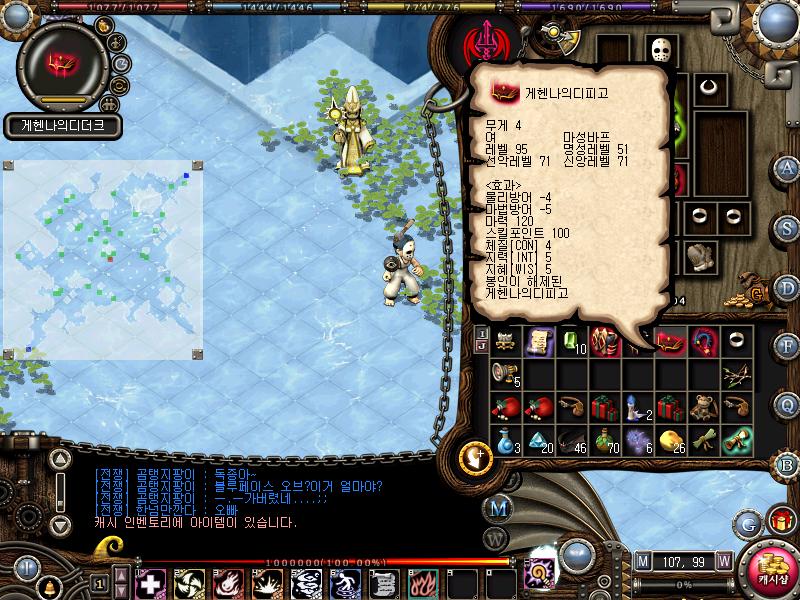Image resolution: width=800 pixels, height=600 pixels.
Task: Activate the white cross heal skill
Action: click(149, 583)
